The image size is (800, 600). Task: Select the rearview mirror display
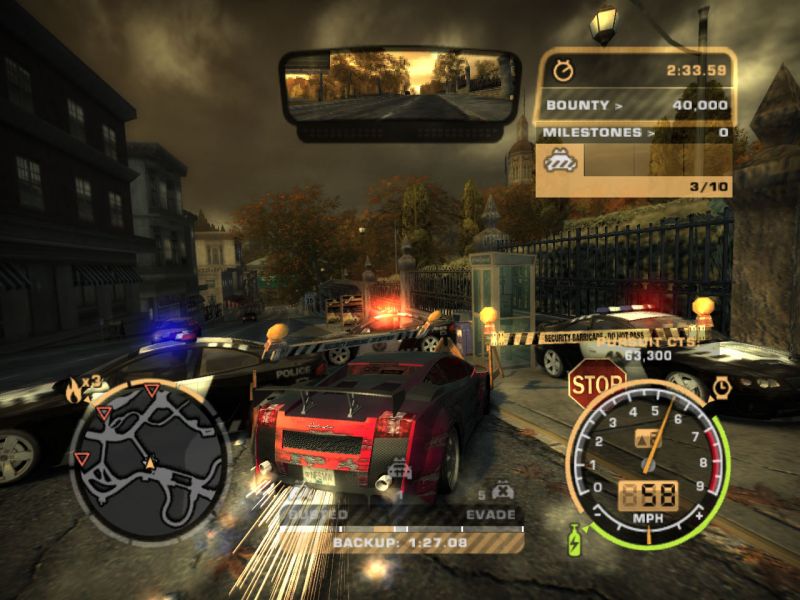coord(399,87)
